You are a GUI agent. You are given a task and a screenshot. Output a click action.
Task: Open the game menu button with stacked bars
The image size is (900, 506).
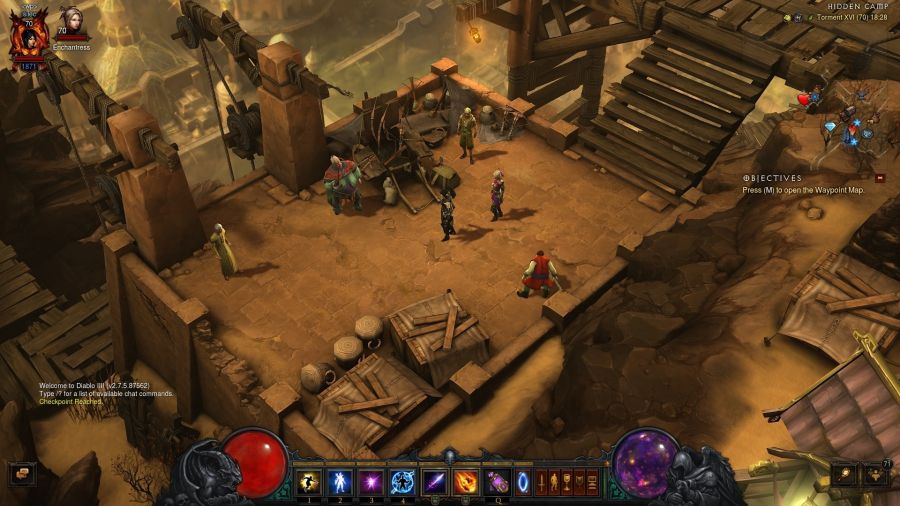[592, 482]
